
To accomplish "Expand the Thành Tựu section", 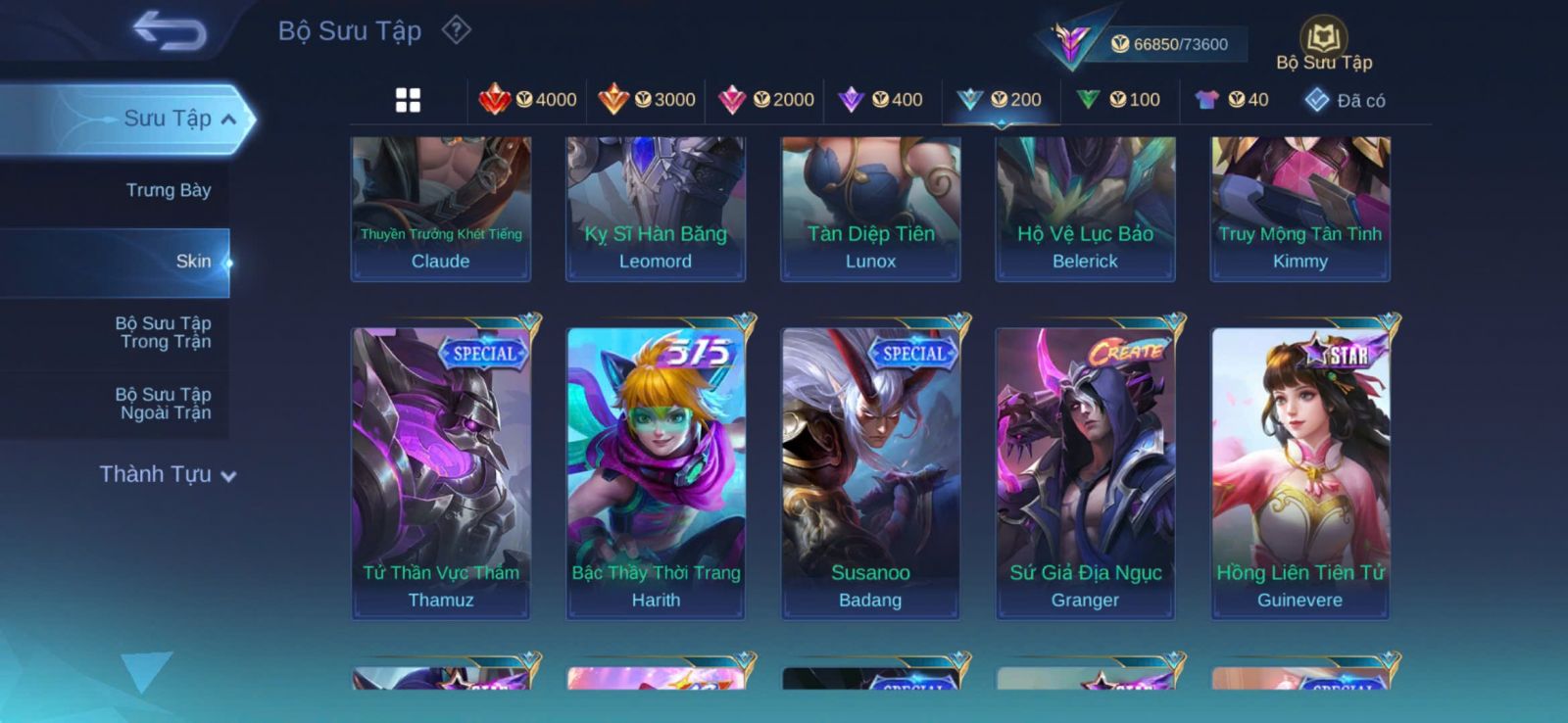I will pos(168,475).
